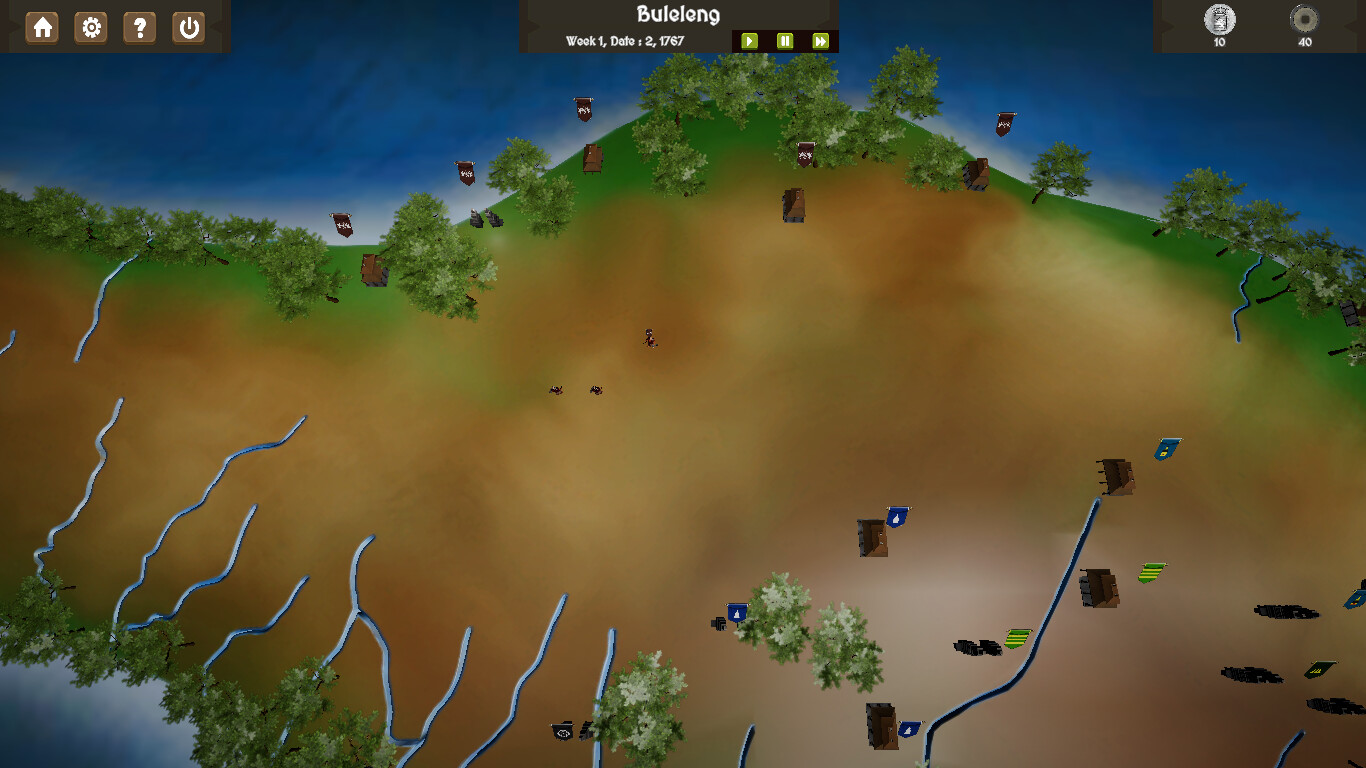
Task: Click a black cannon unit near the river
Action: [975, 648]
